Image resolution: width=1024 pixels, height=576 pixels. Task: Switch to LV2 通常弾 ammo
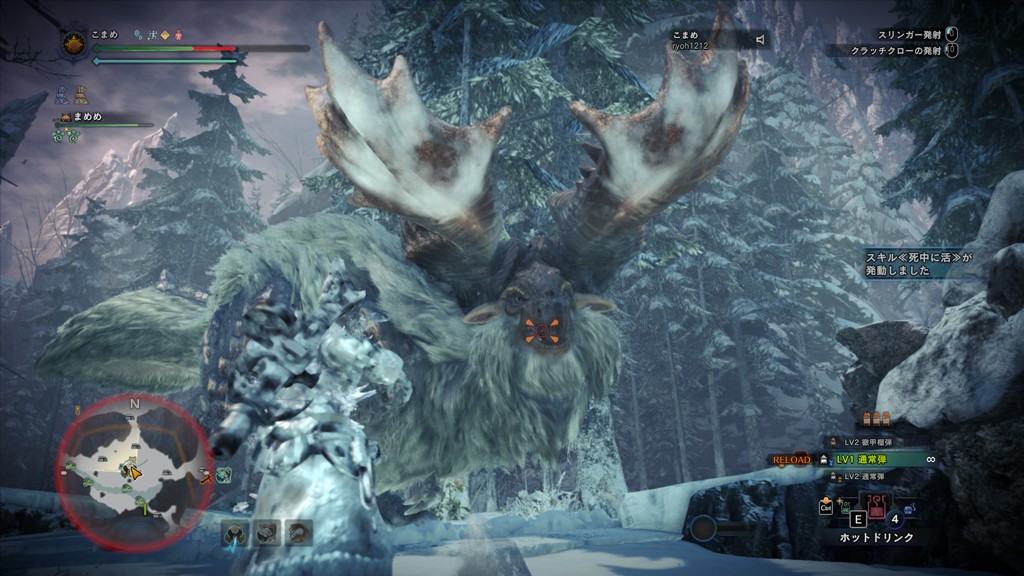(x=866, y=477)
